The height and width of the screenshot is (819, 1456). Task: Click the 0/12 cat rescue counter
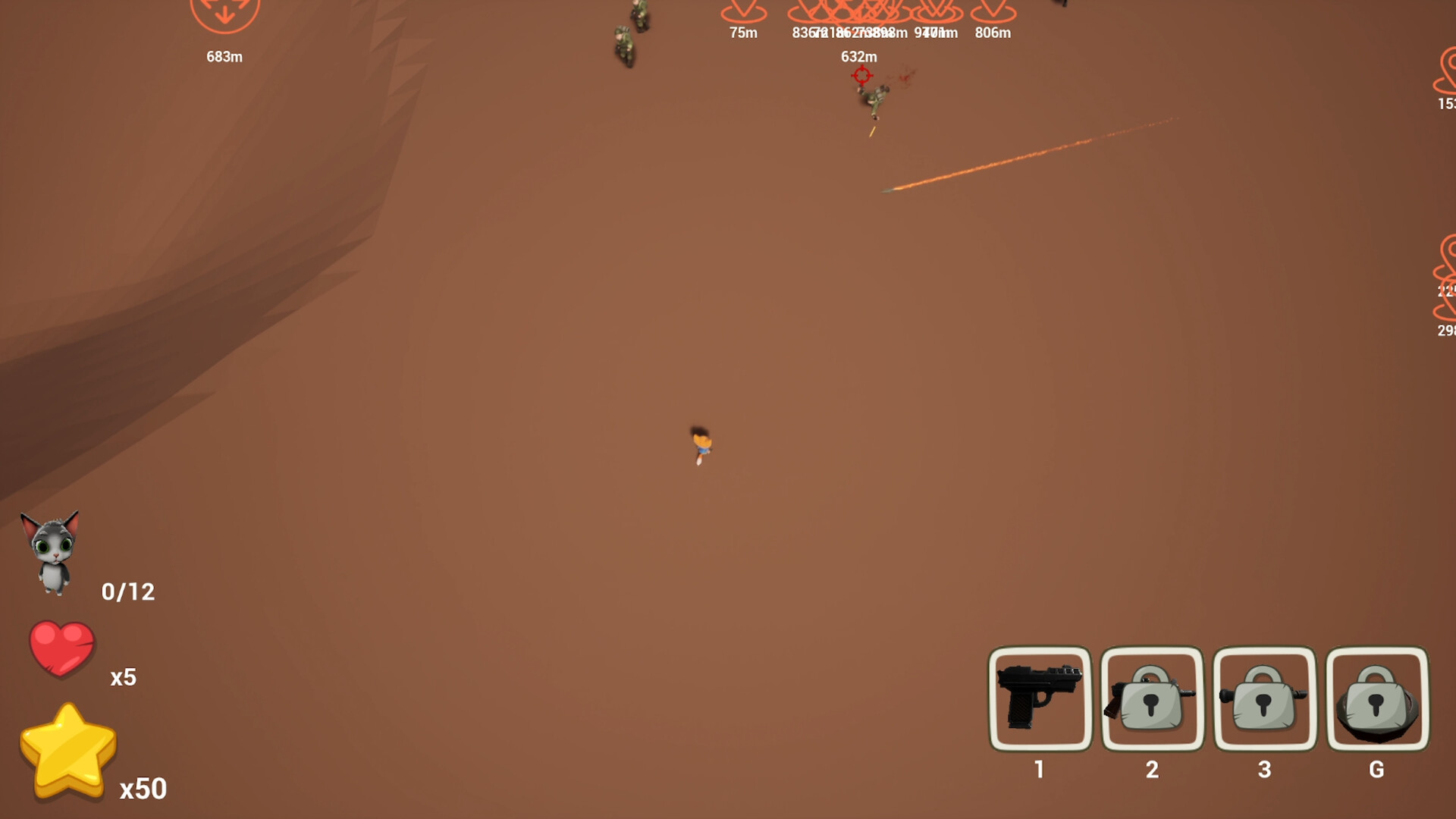coord(127,591)
